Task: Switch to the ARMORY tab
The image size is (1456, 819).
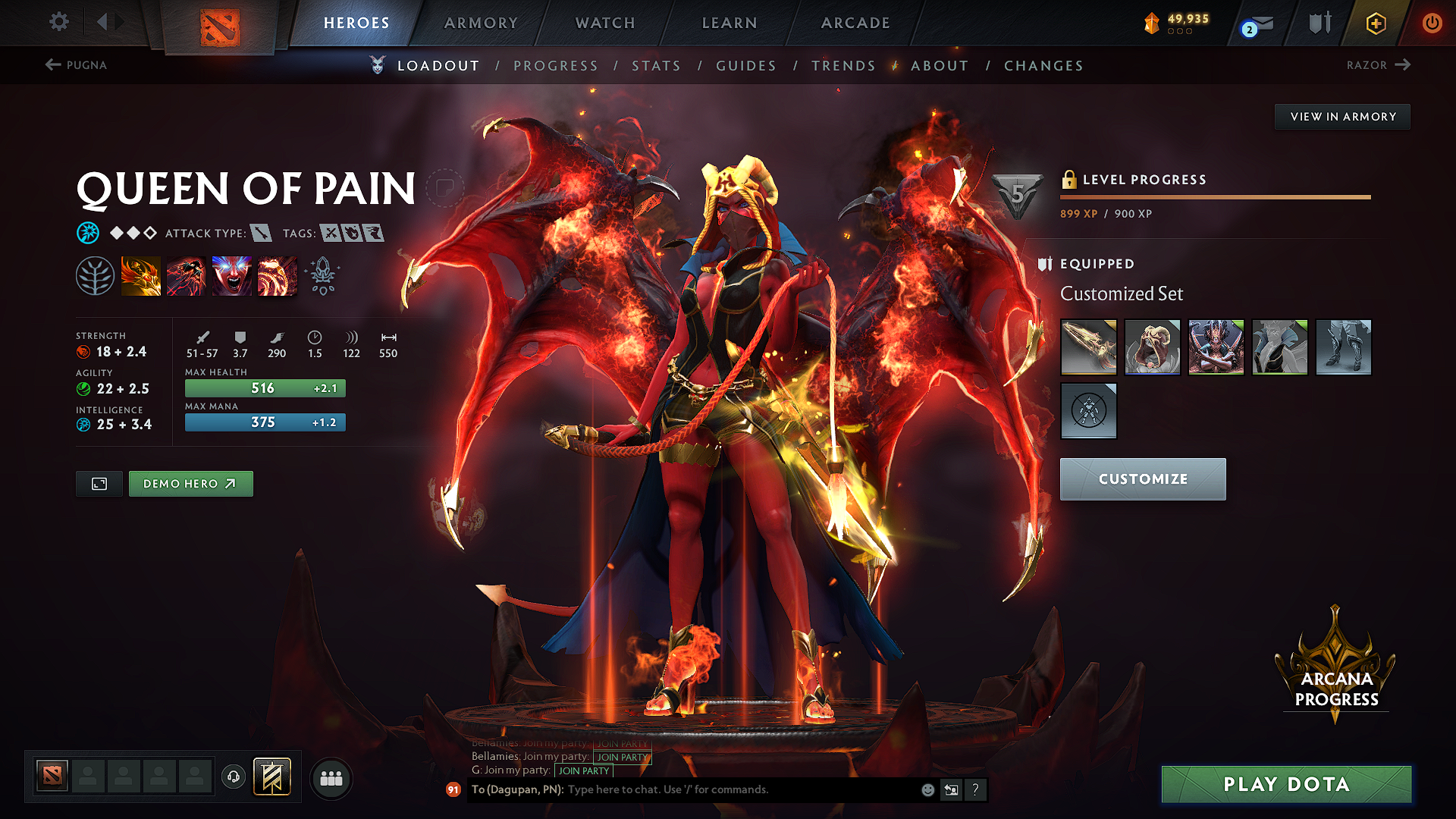Action: (480, 23)
